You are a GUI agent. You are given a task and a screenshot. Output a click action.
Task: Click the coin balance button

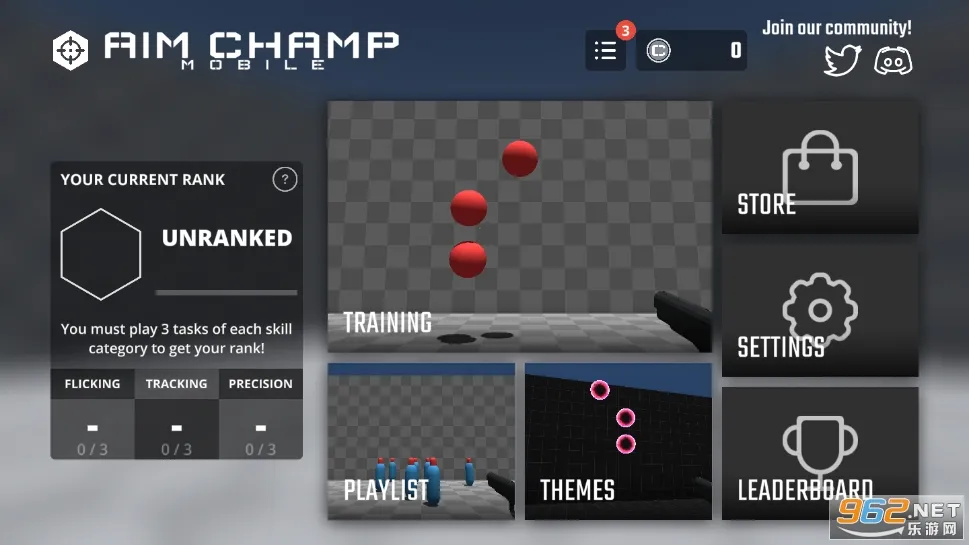(692, 51)
